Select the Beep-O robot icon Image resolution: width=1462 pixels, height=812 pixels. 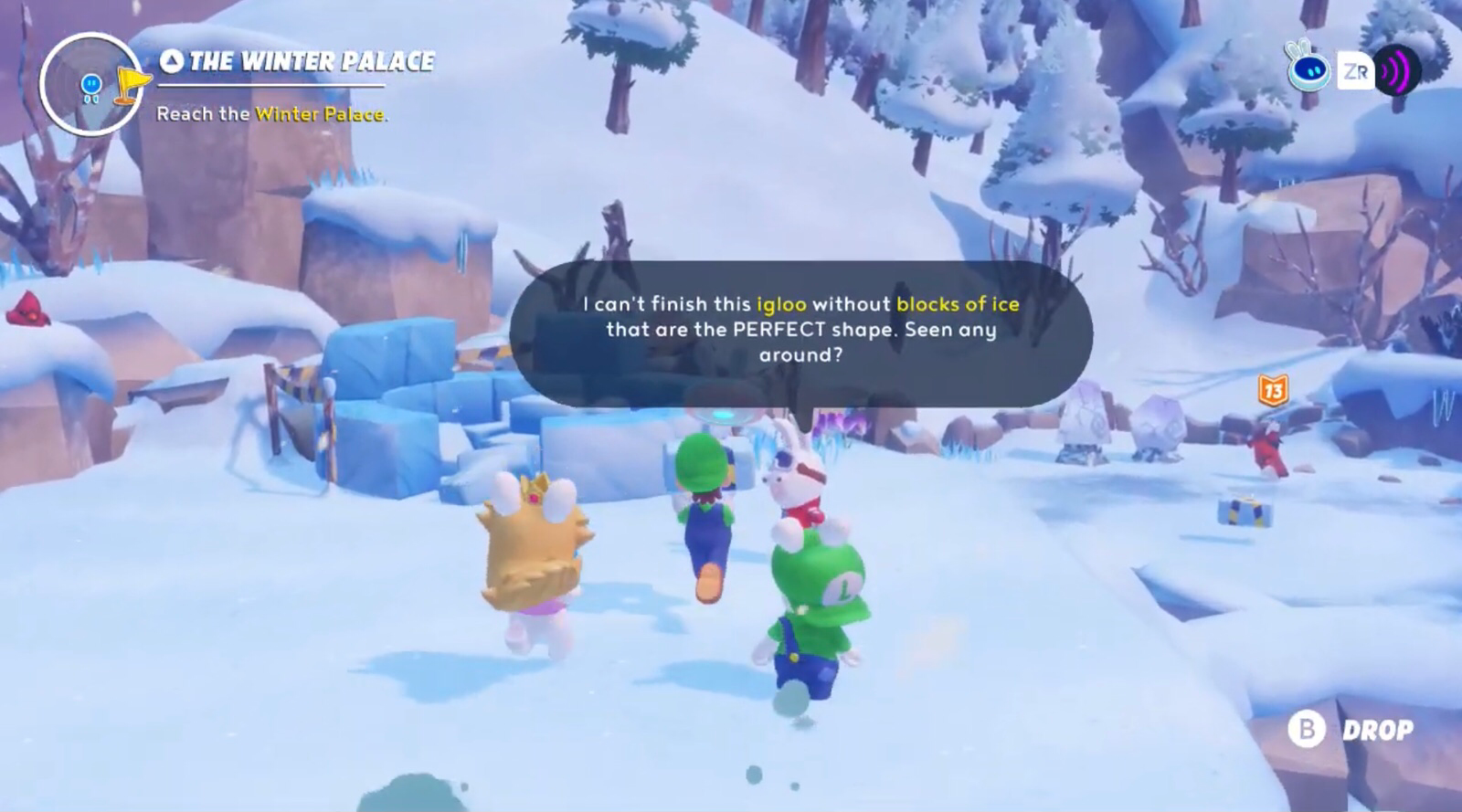pyautogui.click(x=1308, y=67)
